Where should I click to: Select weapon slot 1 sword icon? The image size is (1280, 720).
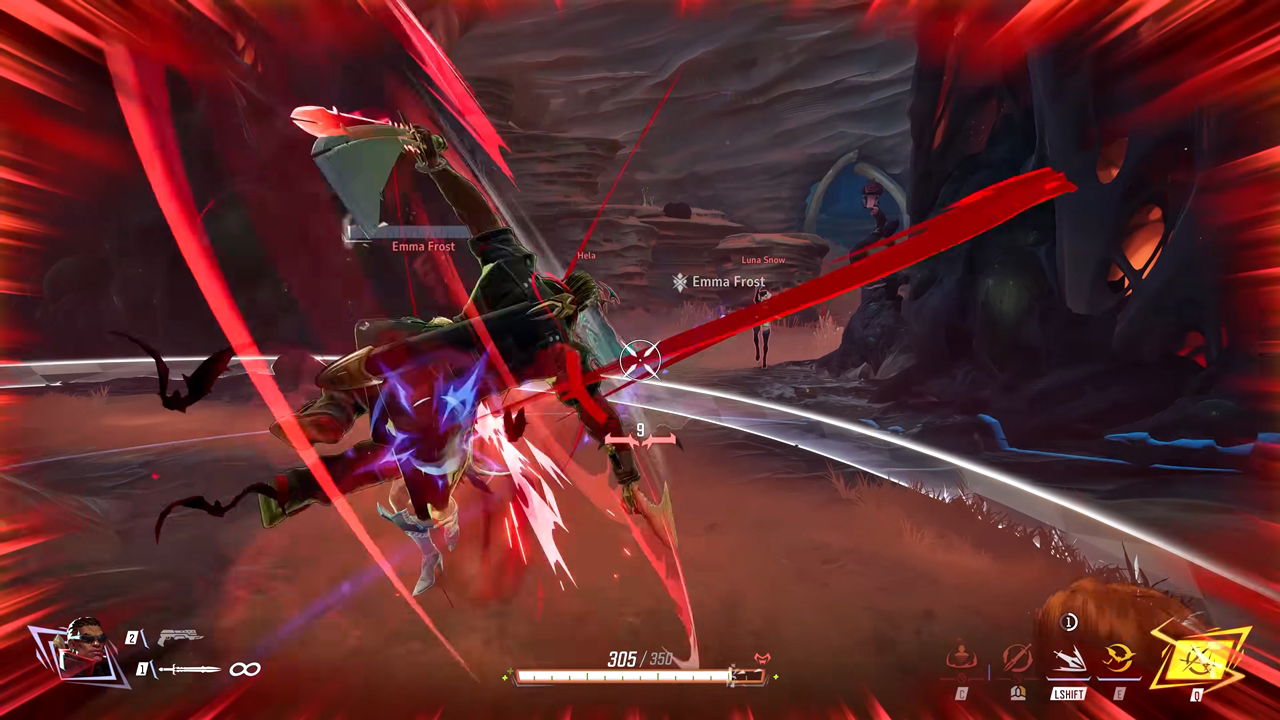coord(188,670)
